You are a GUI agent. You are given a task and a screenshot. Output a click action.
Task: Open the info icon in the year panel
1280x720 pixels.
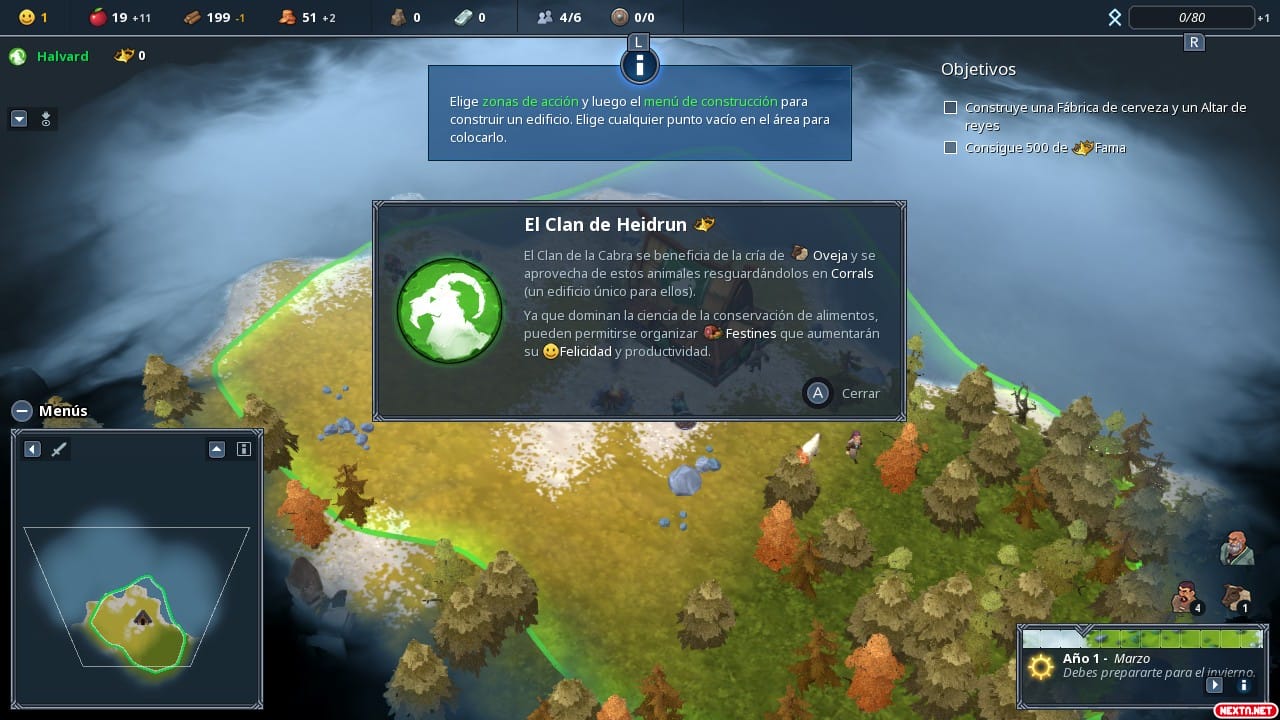point(1243,685)
